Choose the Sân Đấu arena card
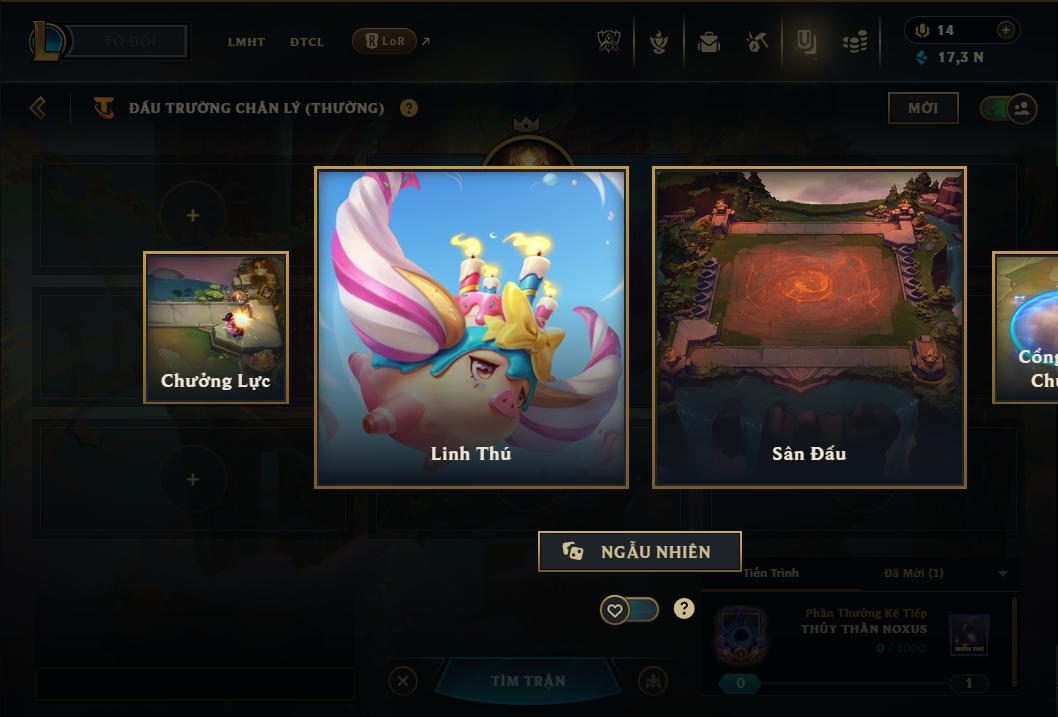Screen dimensions: 1058x717 pyautogui.click(x=809, y=327)
